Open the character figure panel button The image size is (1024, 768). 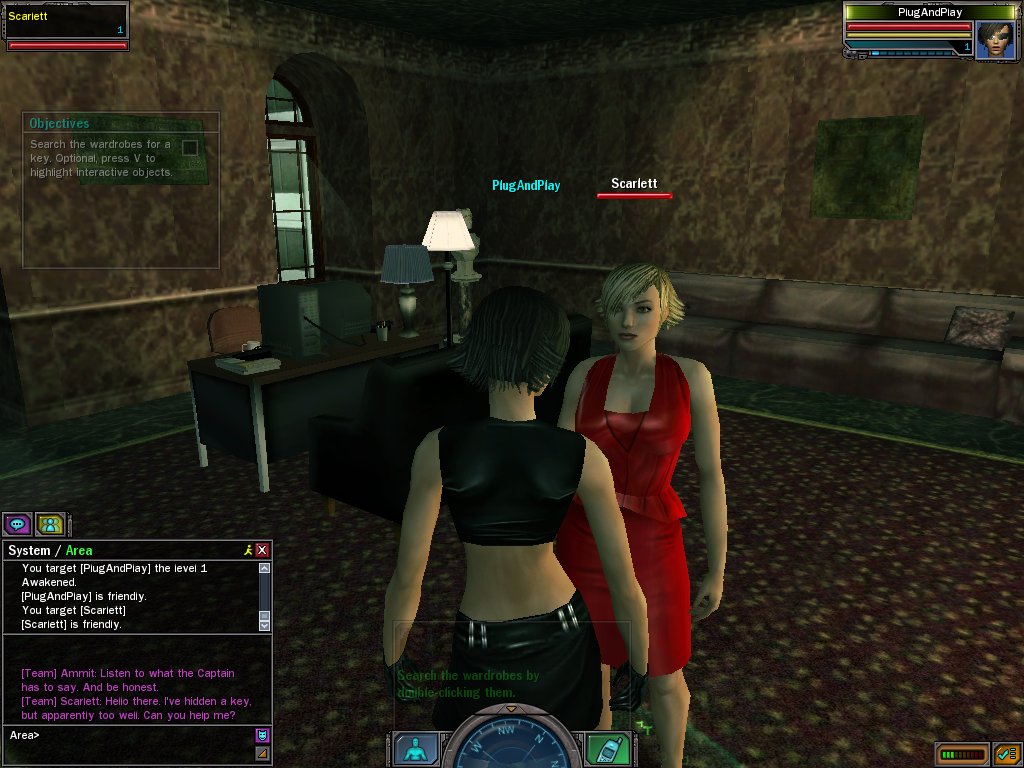[x=413, y=749]
